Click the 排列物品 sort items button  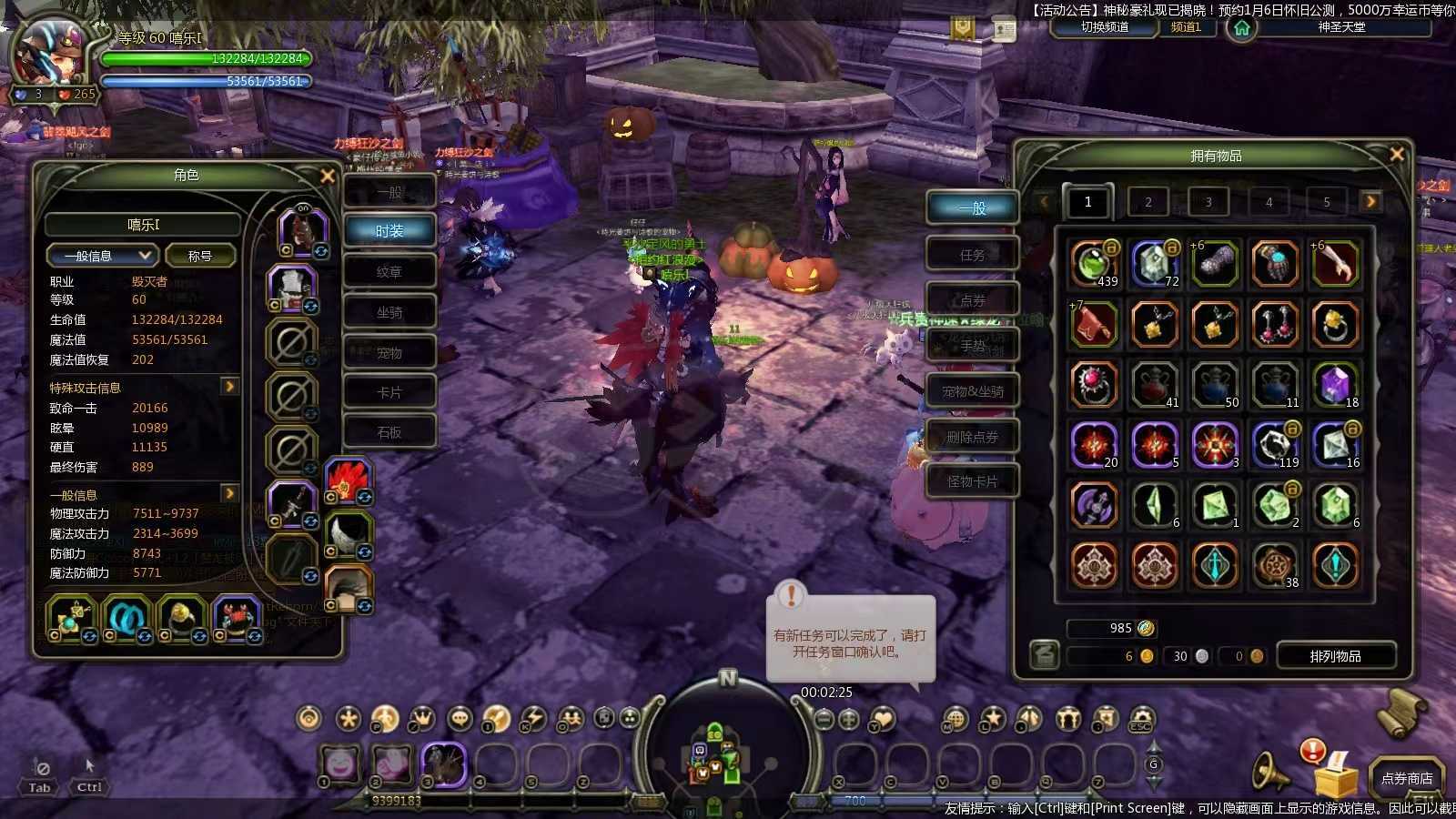[x=1336, y=656]
